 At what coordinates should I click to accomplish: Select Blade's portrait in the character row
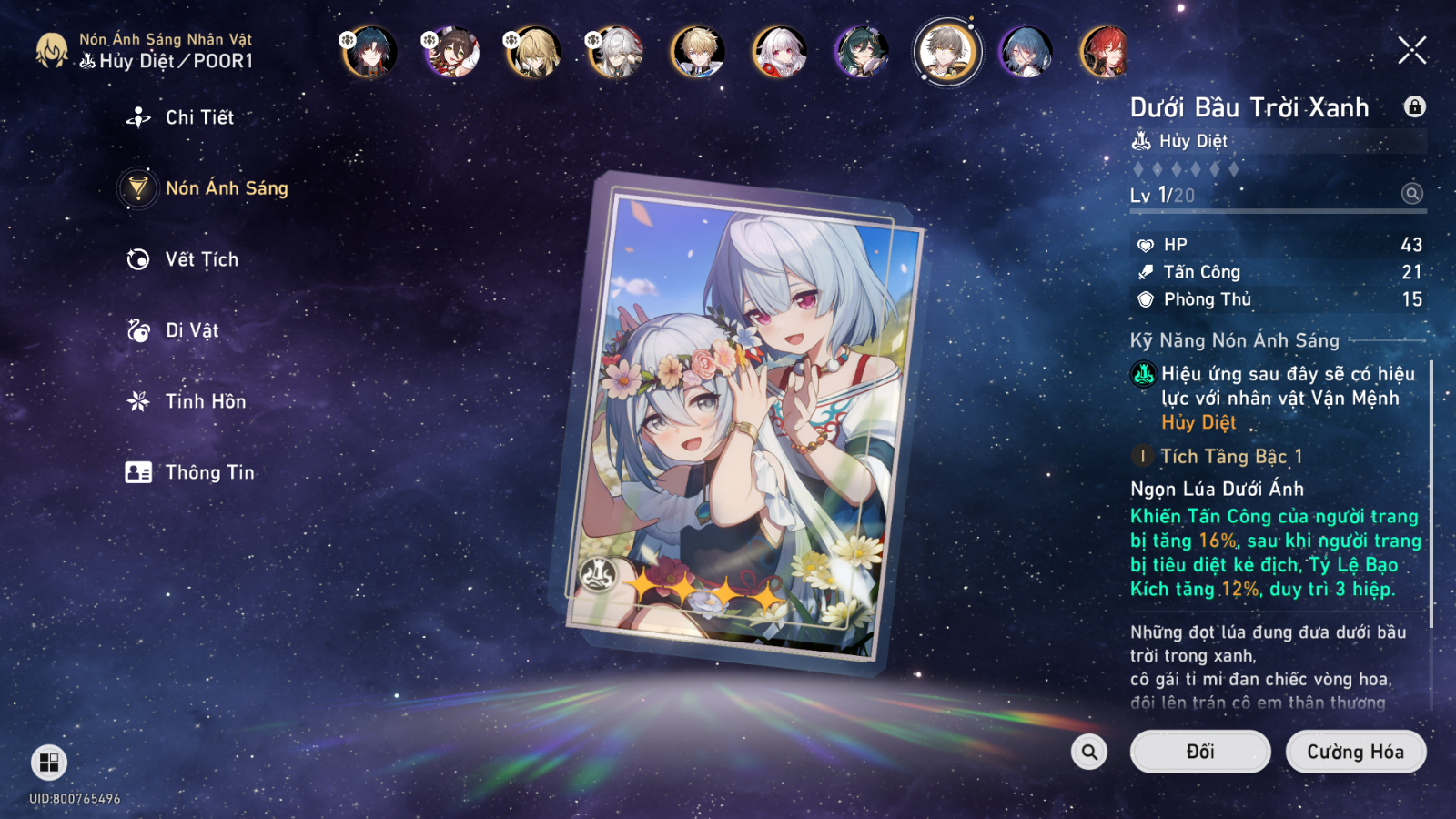pos(369,51)
